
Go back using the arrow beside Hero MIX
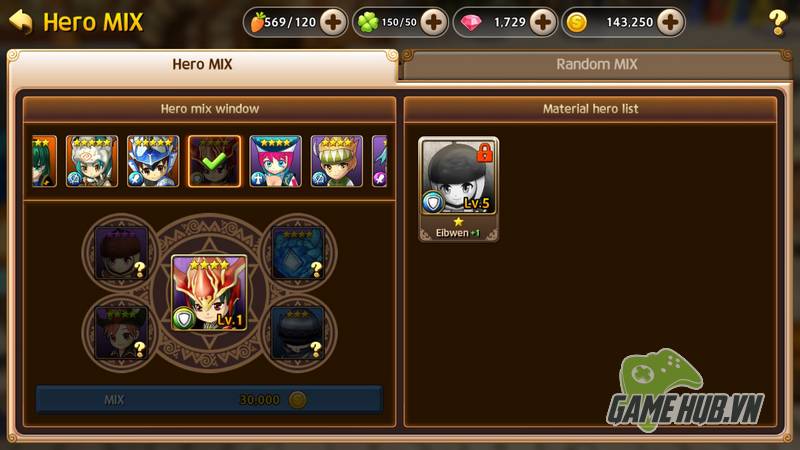pyautogui.click(x=20, y=21)
